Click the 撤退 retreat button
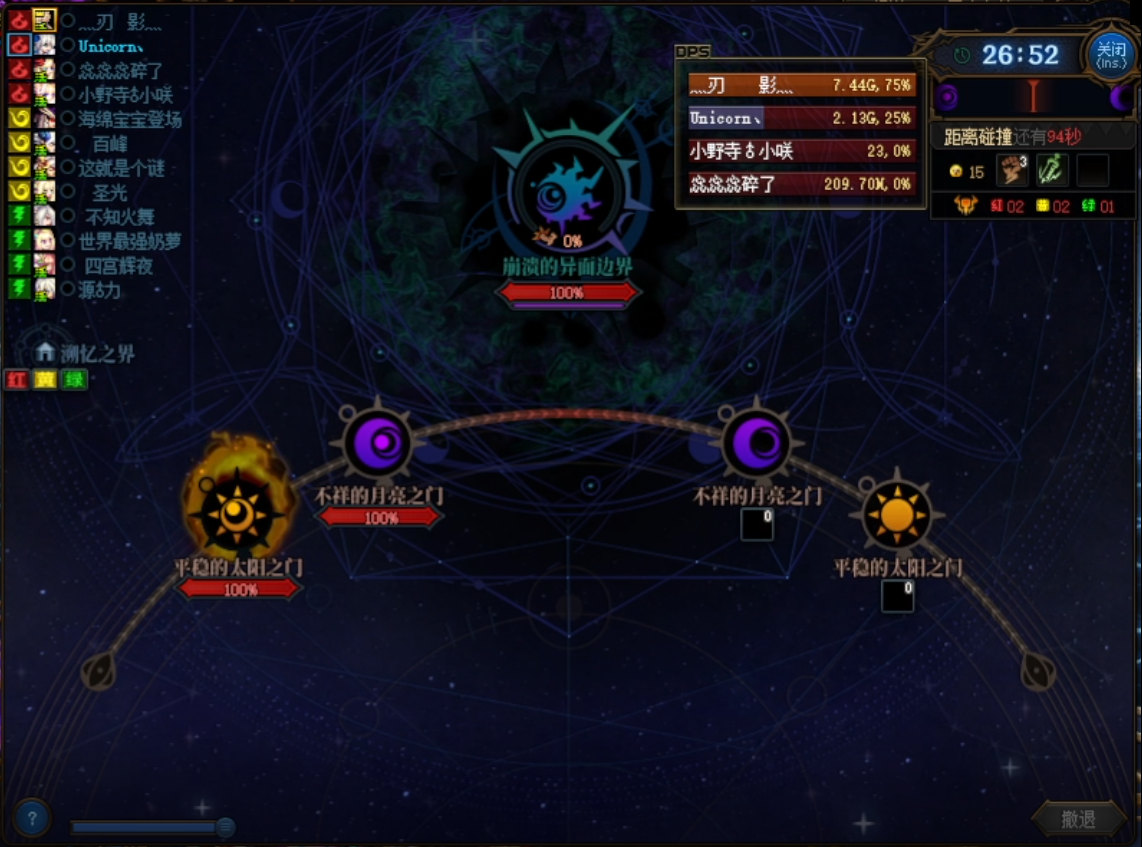1142x847 pixels. click(x=1078, y=819)
